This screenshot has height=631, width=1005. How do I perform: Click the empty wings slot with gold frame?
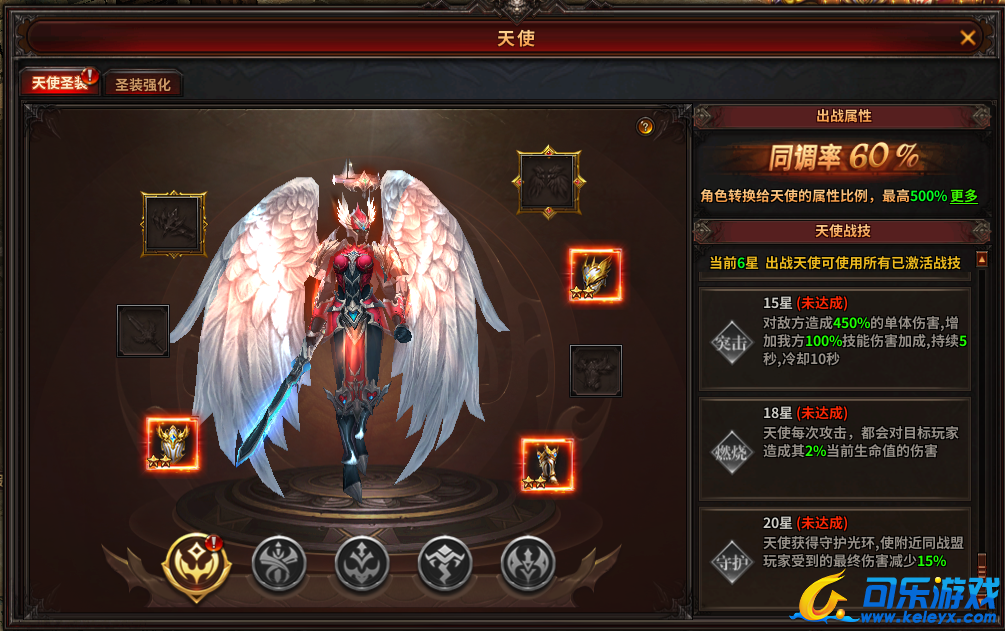click(x=547, y=181)
